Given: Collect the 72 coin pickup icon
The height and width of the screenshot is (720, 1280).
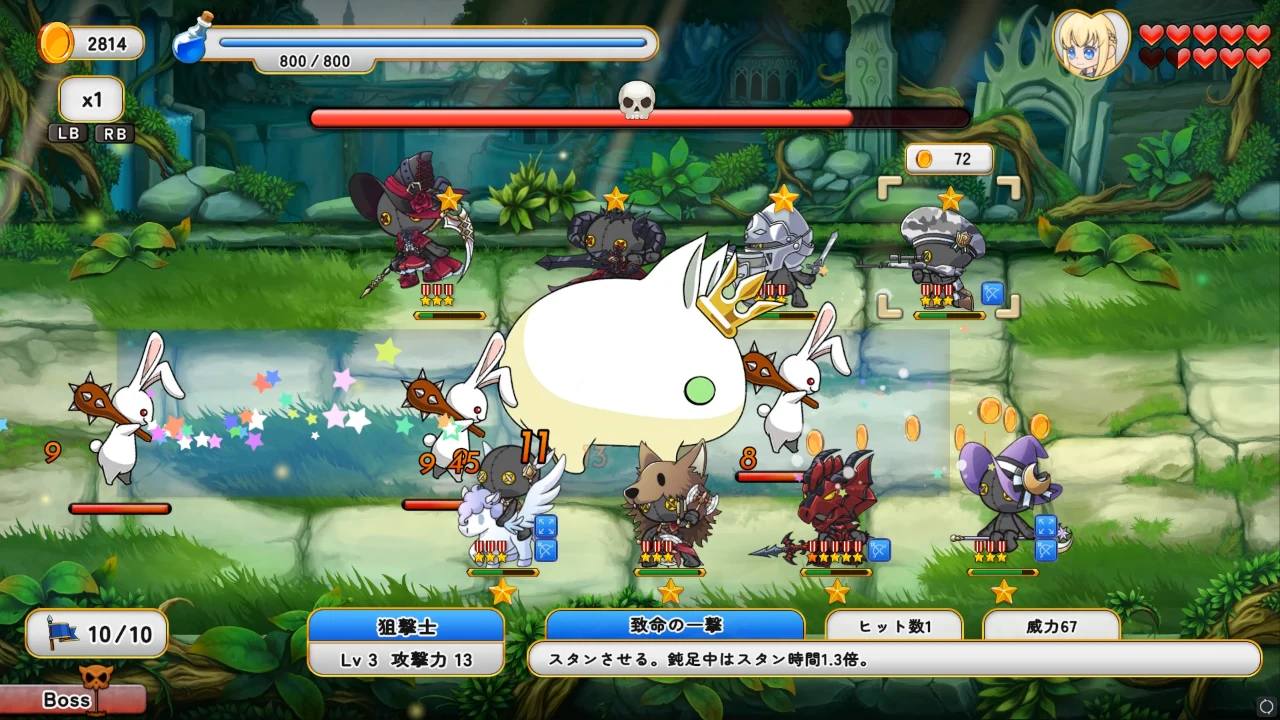Looking at the screenshot, I should (926, 158).
